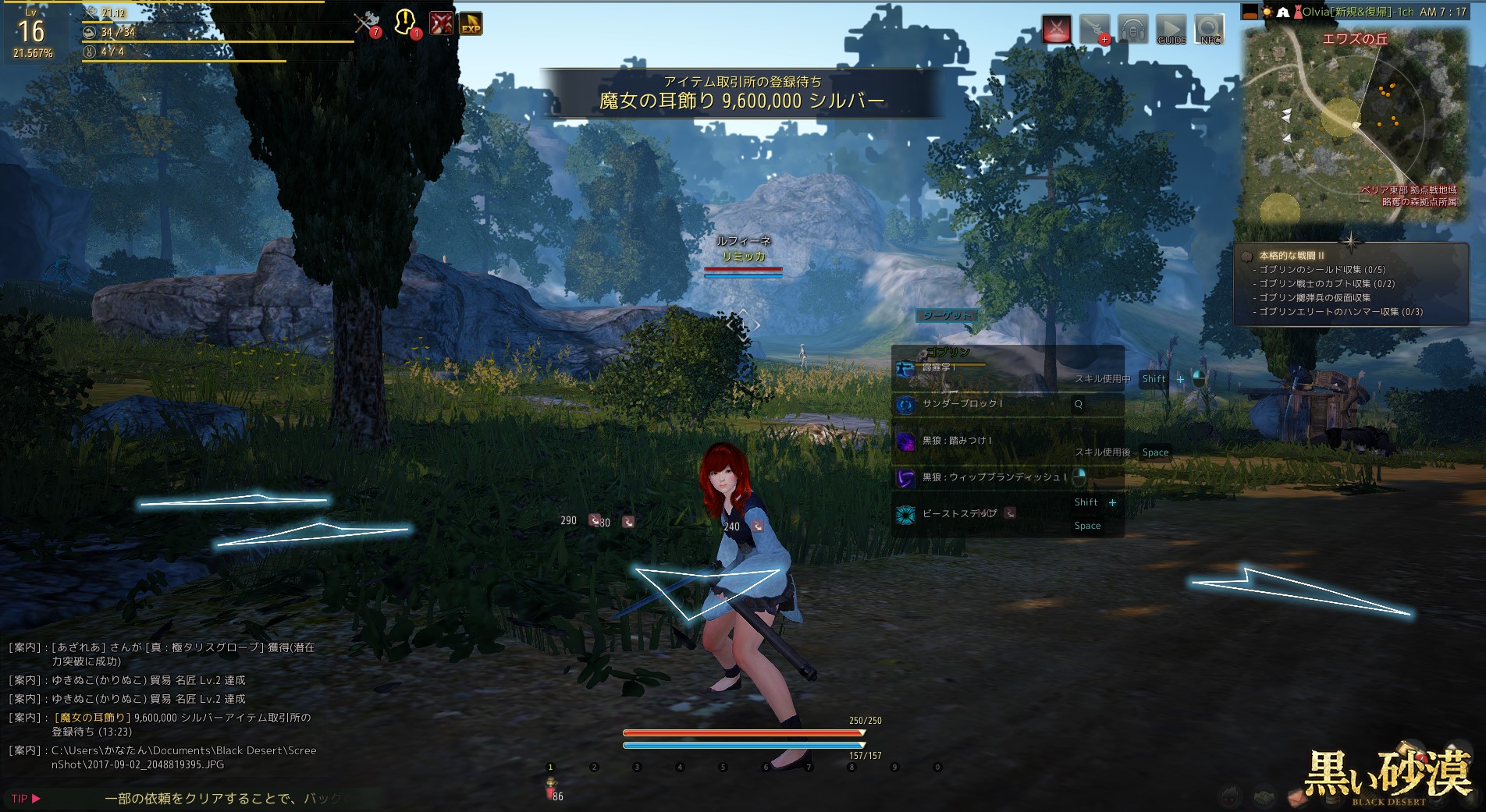This screenshot has height=812, width=1486.
Task: Open the 魔女の耳飾り marketplace notification banner
Action: (741, 93)
